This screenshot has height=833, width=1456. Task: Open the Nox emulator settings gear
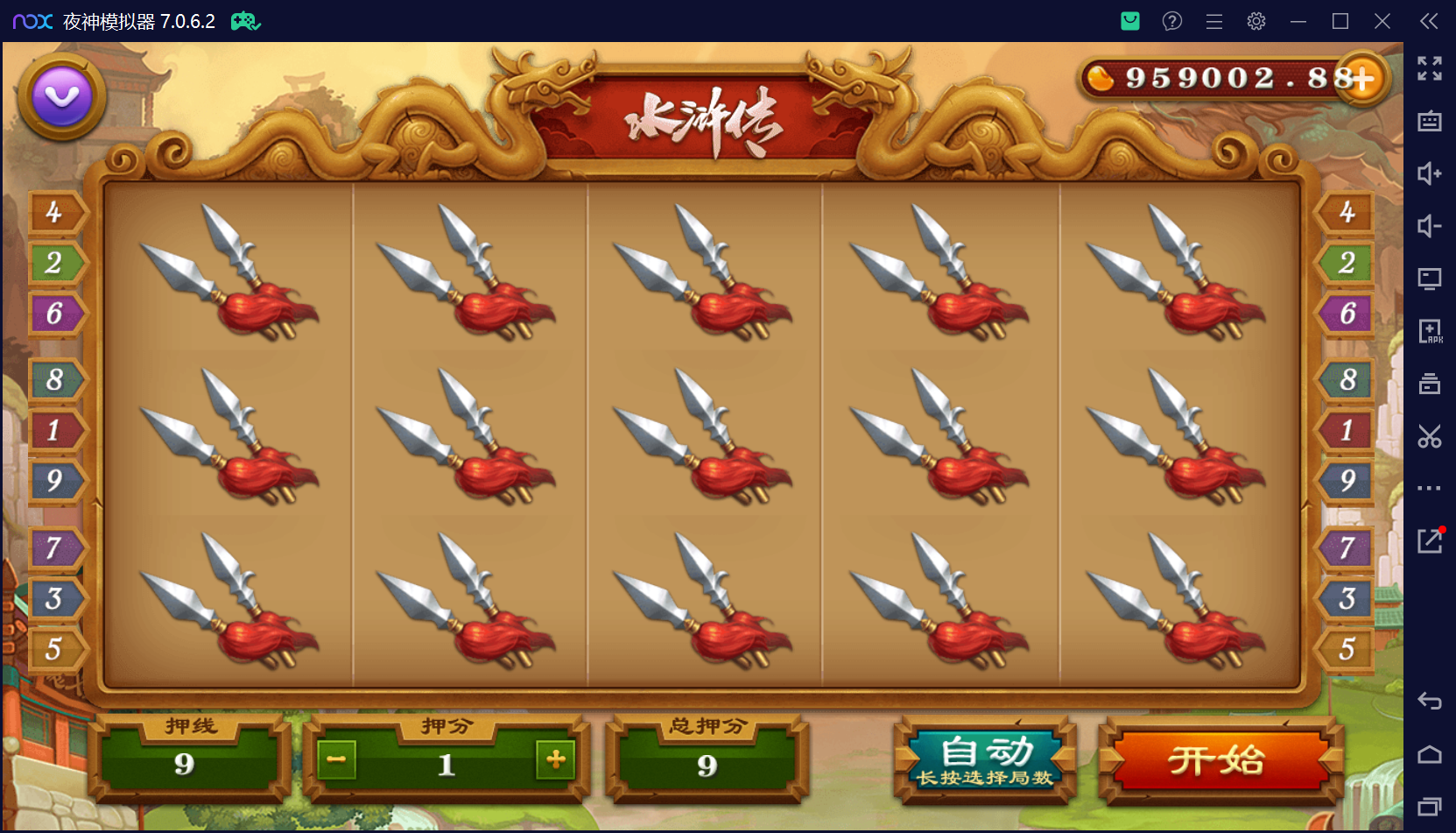pyautogui.click(x=1256, y=21)
